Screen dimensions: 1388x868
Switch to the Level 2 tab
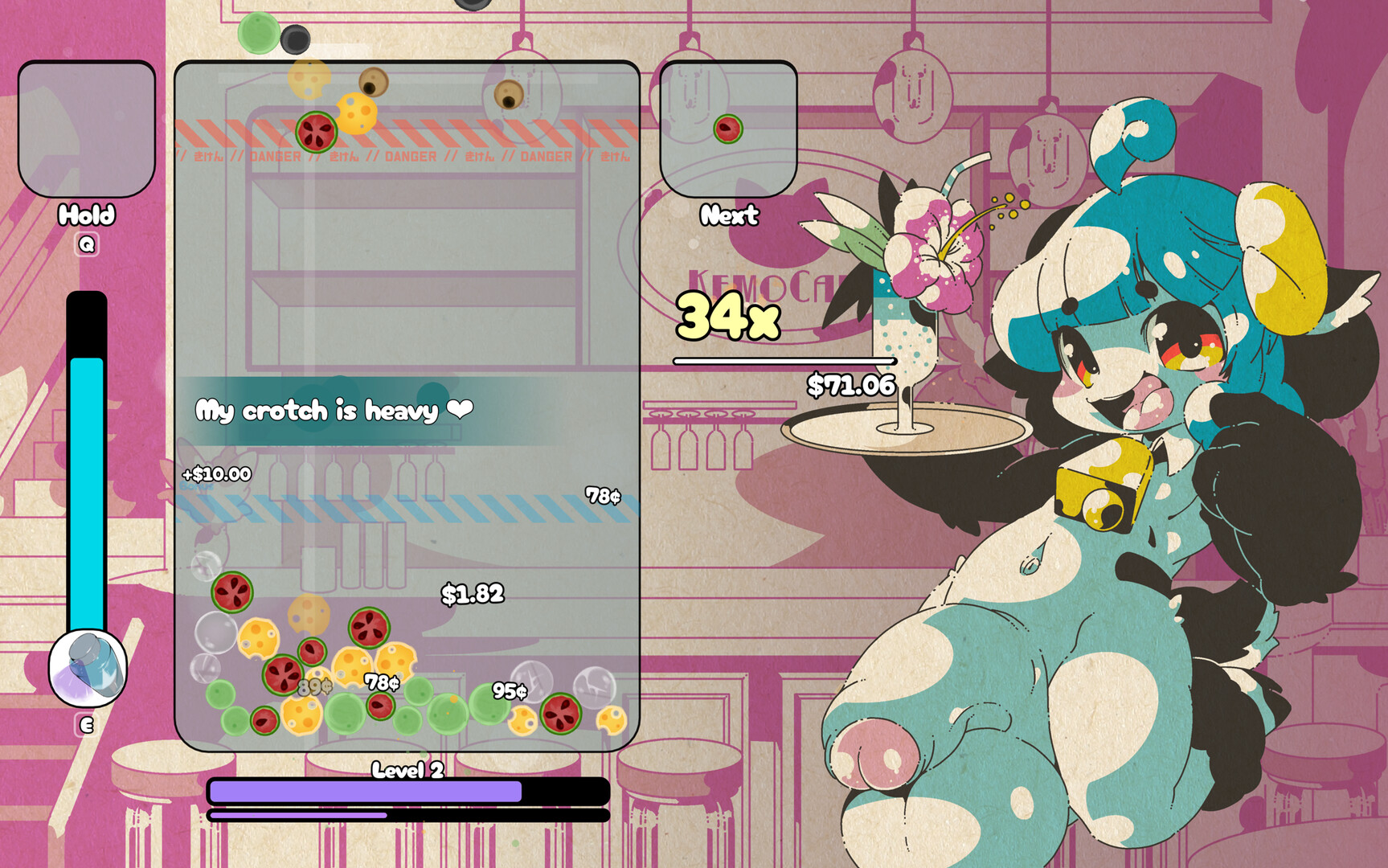(x=406, y=772)
